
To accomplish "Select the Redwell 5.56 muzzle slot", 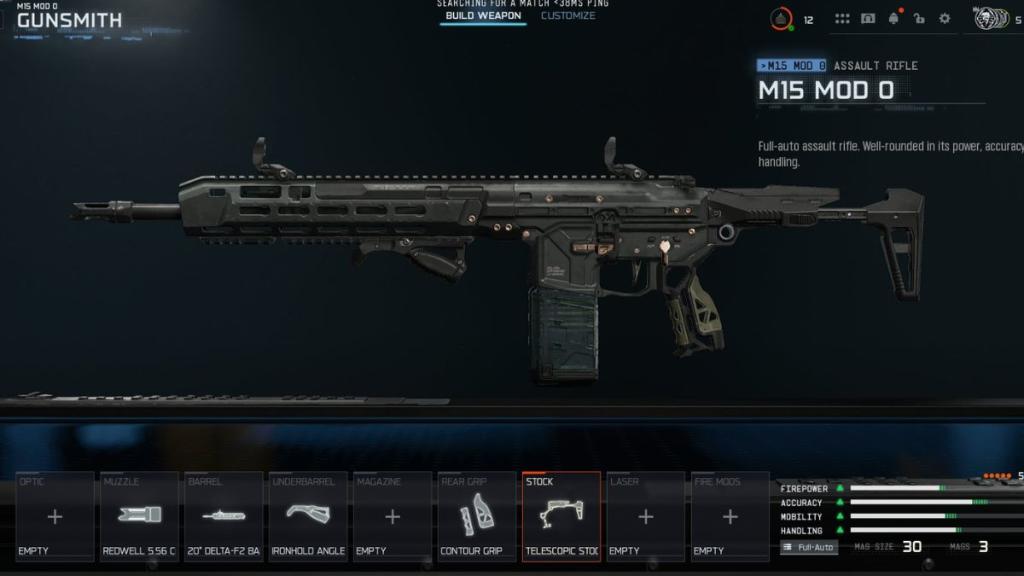I will click(x=139, y=516).
